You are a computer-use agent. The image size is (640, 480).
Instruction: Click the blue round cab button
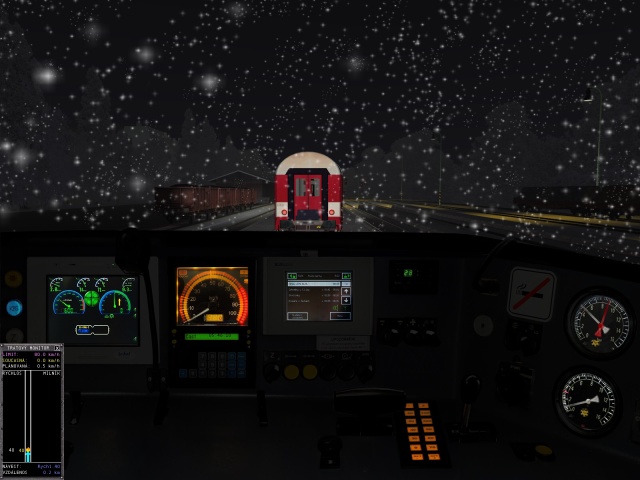coord(14,307)
